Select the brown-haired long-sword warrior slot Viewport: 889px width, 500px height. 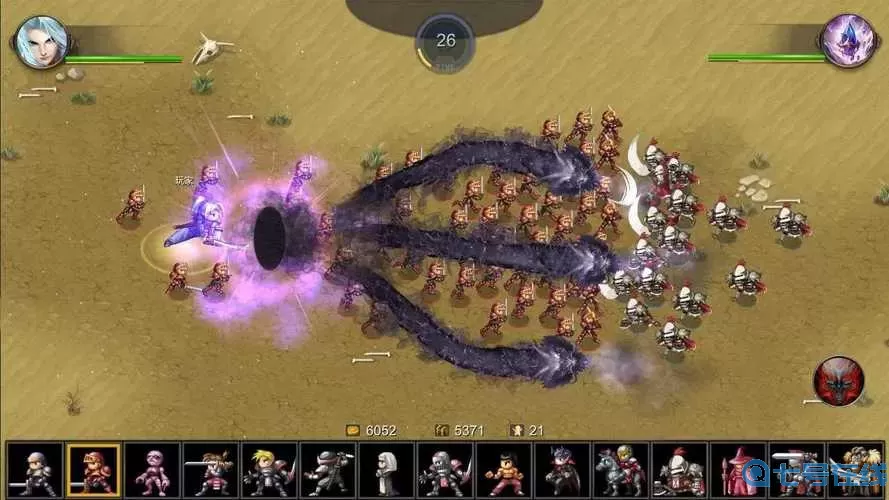pyautogui.click(x=211, y=470)
